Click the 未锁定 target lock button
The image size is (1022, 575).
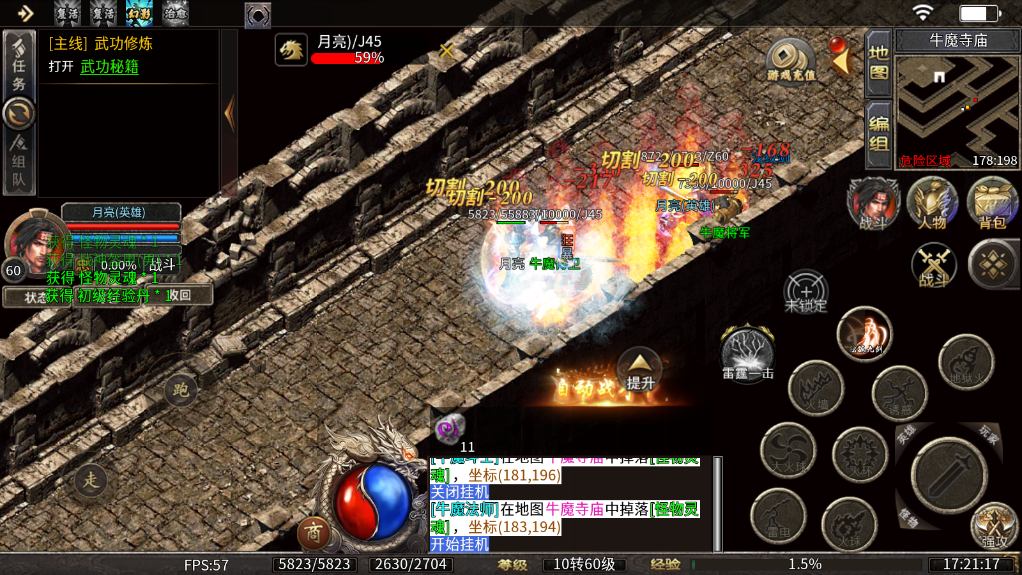[806, 292]
